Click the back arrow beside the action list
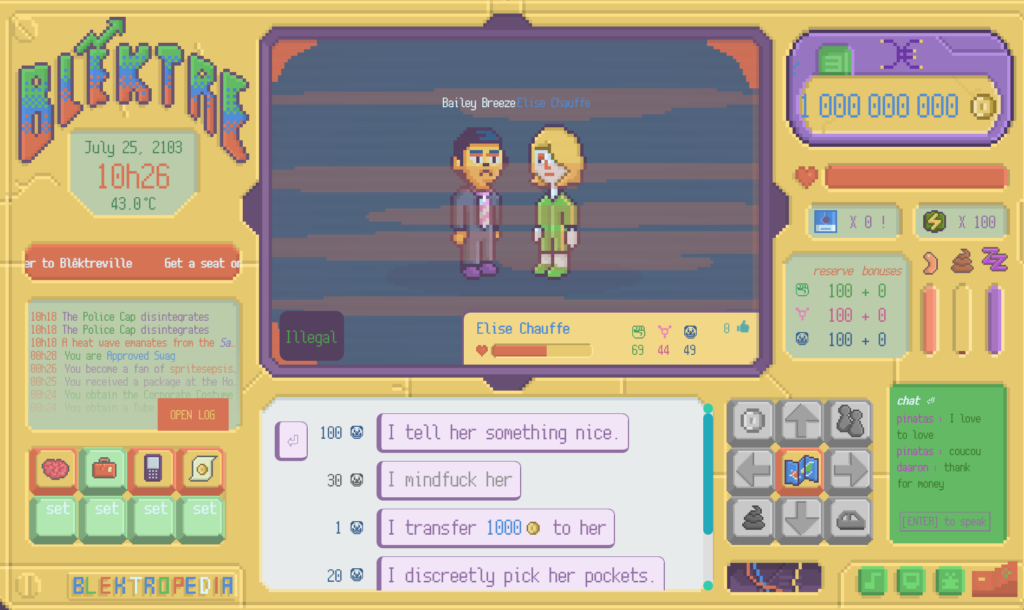This screenshot has height=610, width=1024. click(292, 439)
